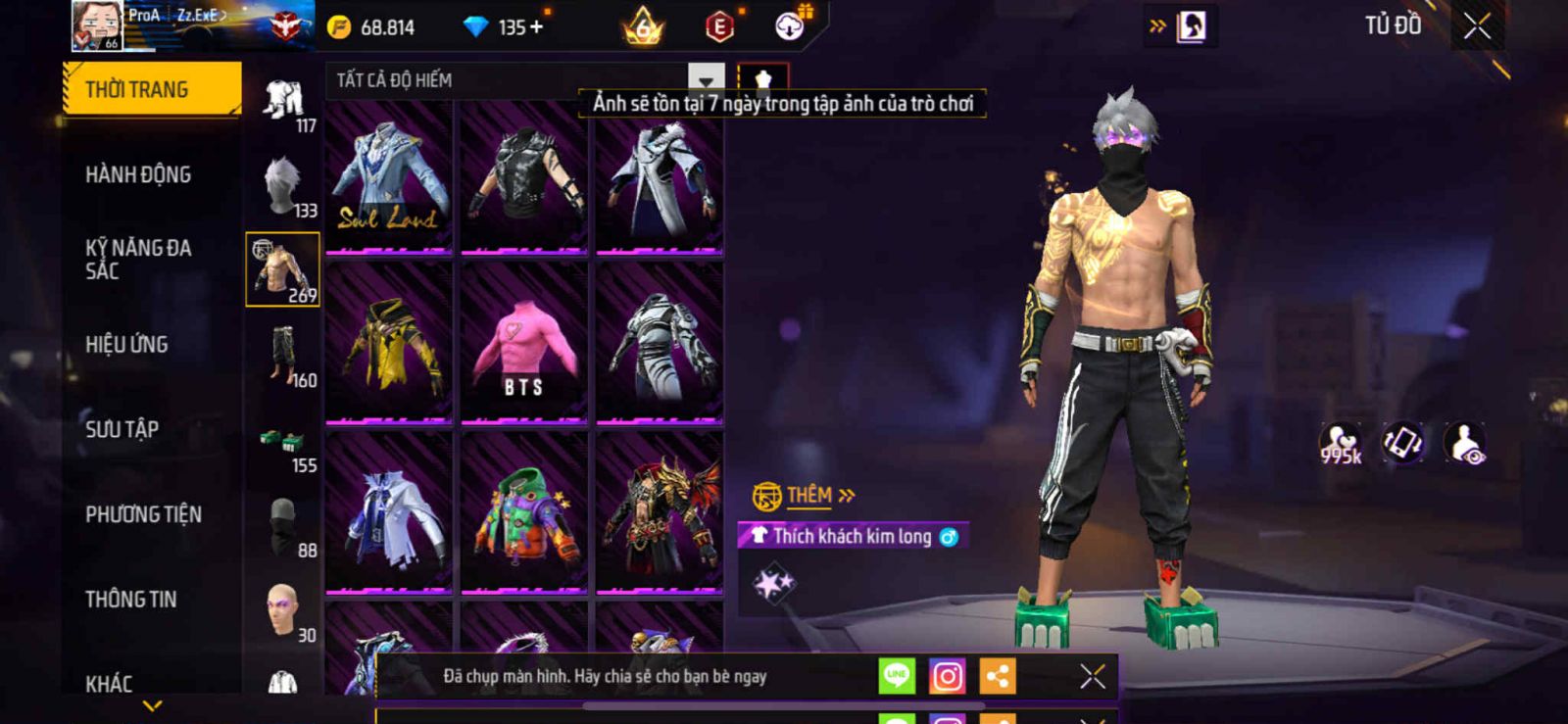This screenshot has width=1568, height=724.
Task: Switch to the THỜI TRANG tab
Action: pos(151,89)
